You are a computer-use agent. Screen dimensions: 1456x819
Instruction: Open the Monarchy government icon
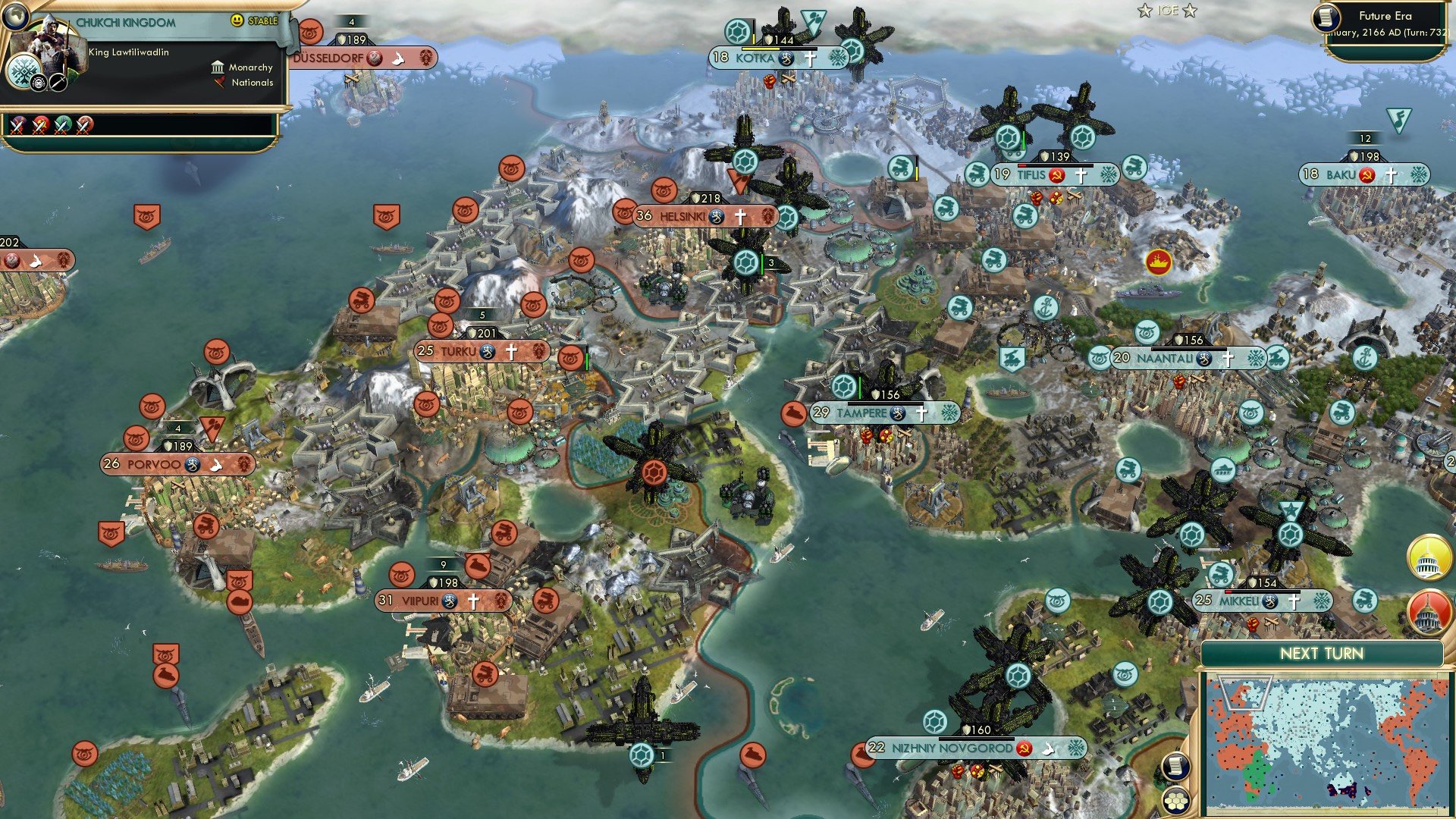point(218,69)
